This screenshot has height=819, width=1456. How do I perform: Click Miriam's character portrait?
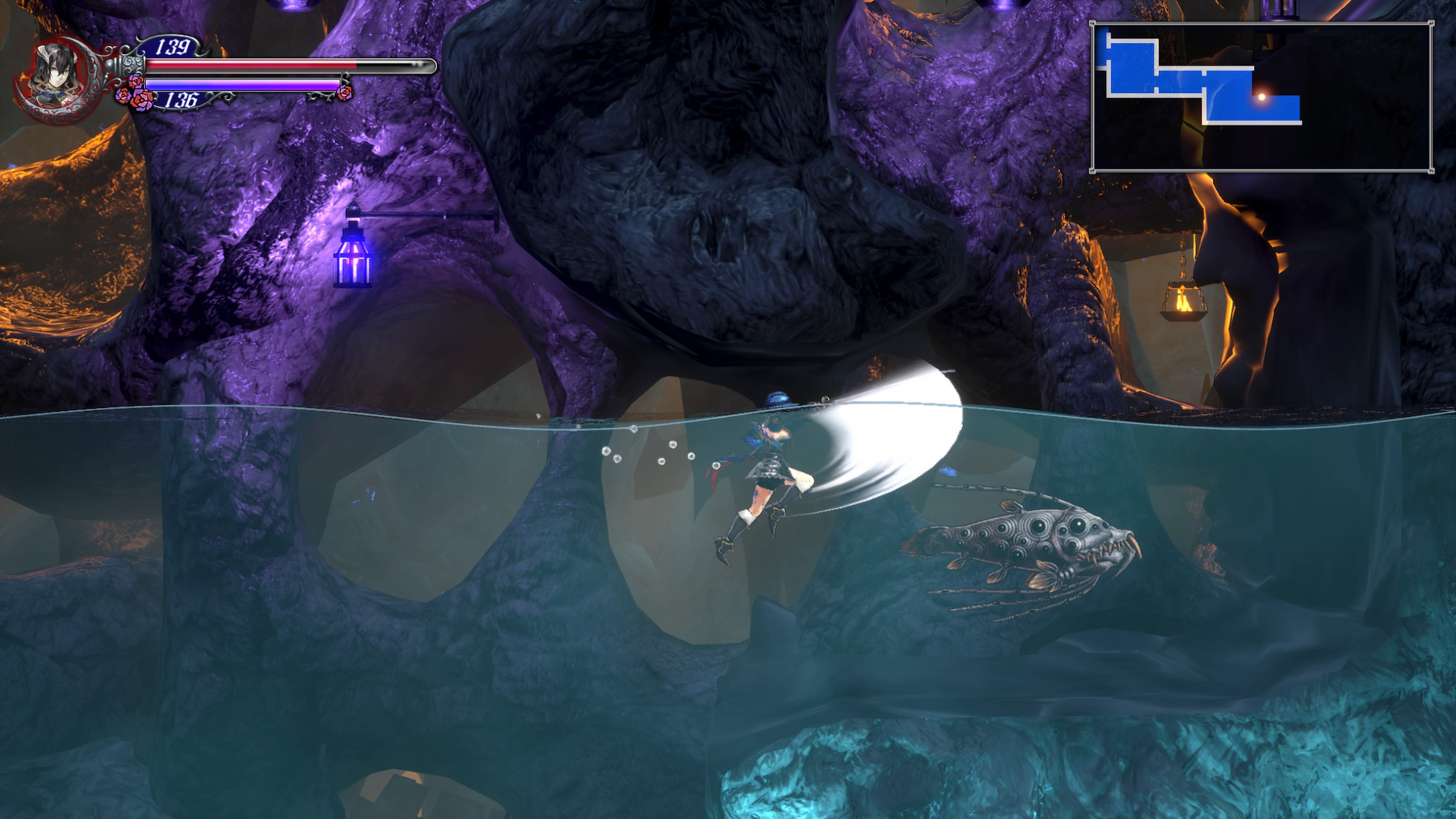tap(55, 77)
